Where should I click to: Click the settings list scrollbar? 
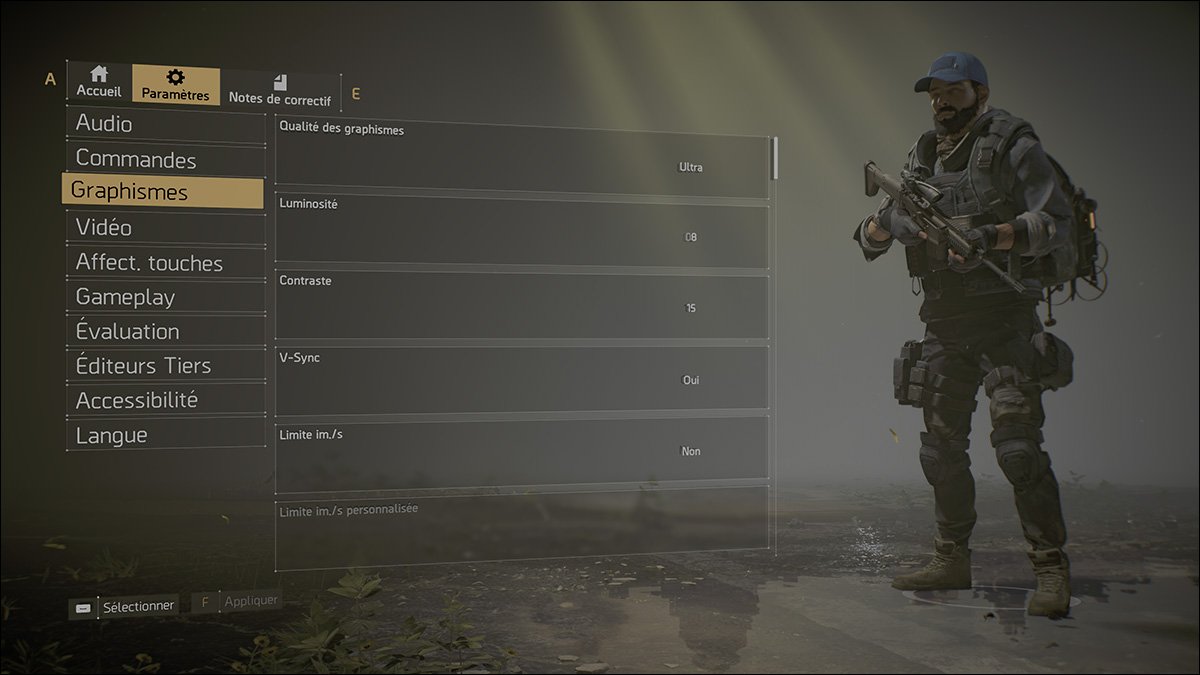(x=776, y=158)
